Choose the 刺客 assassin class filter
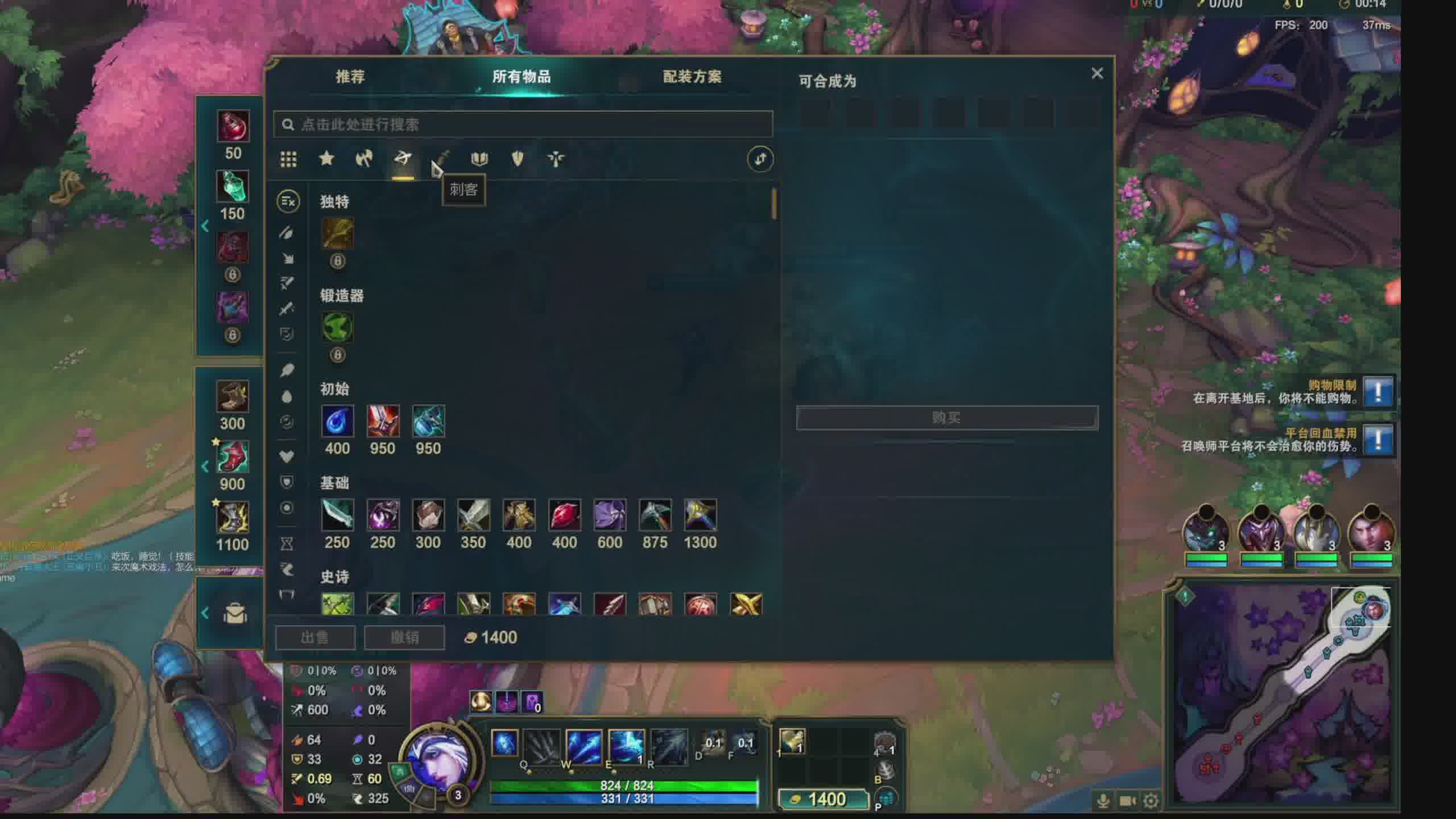Screen dimensions: 1456x819 click(x=442, y=159)
